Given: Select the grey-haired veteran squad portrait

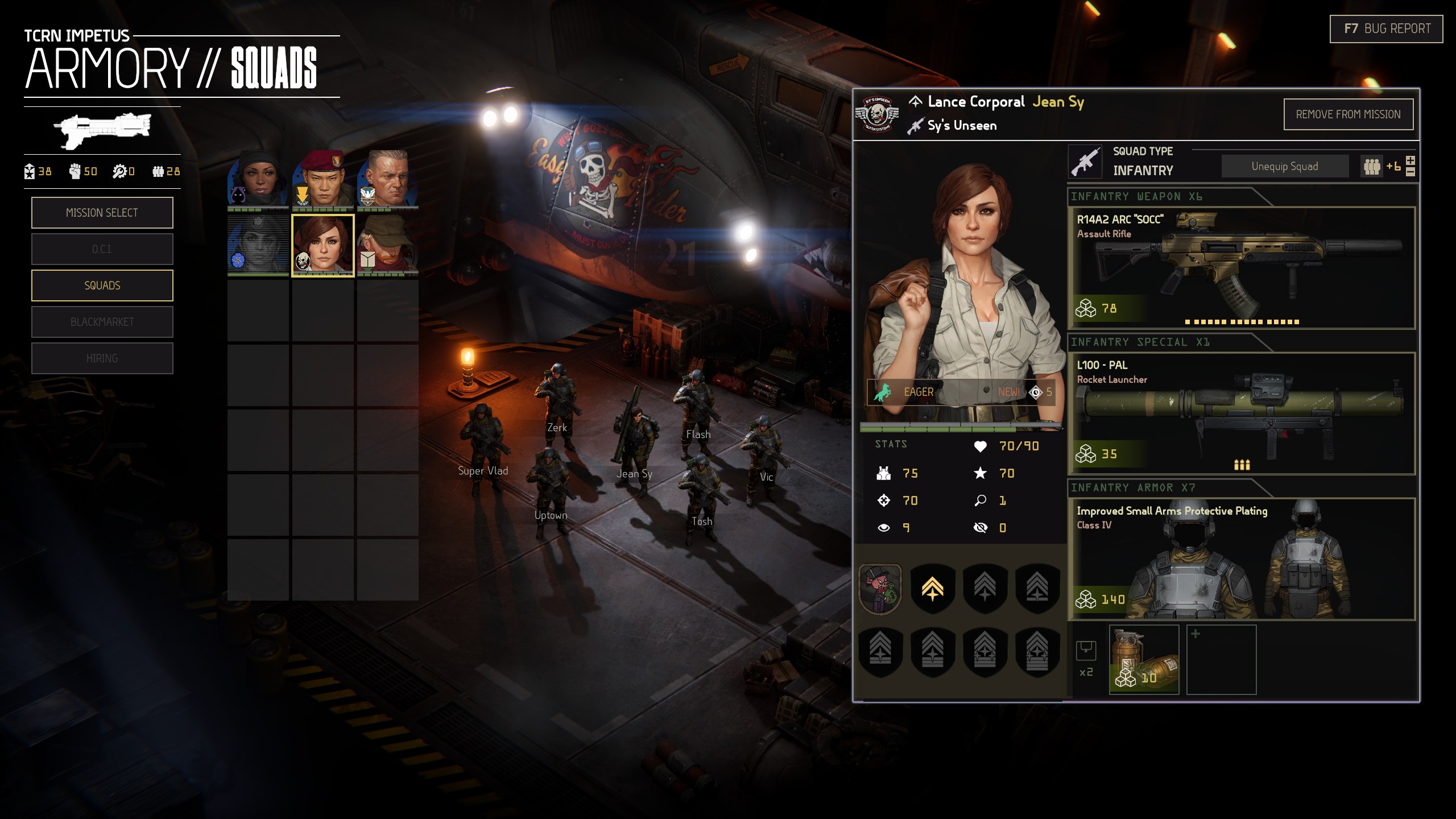Looking at the screenshot, I should point(387,179).
